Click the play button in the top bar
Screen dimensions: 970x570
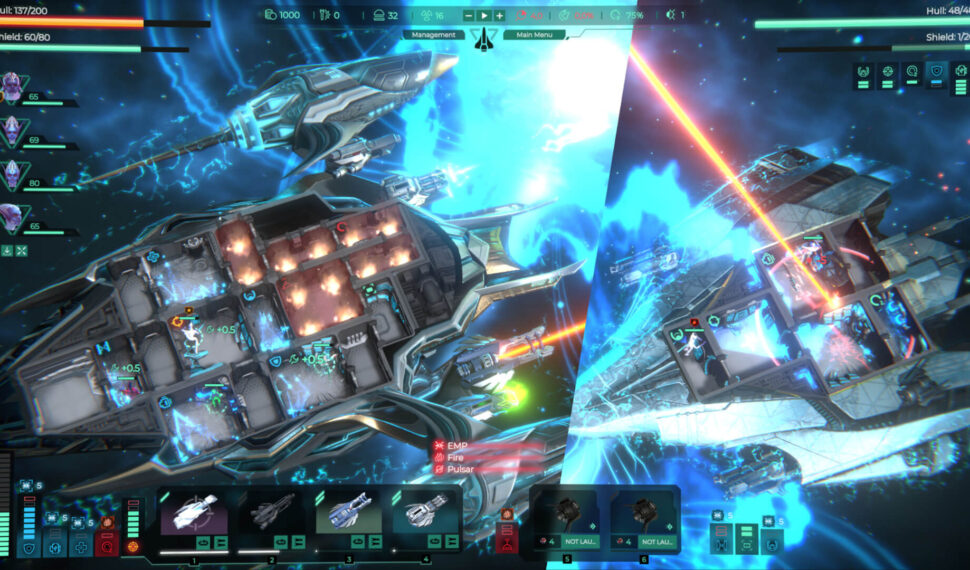pos(484,16)
